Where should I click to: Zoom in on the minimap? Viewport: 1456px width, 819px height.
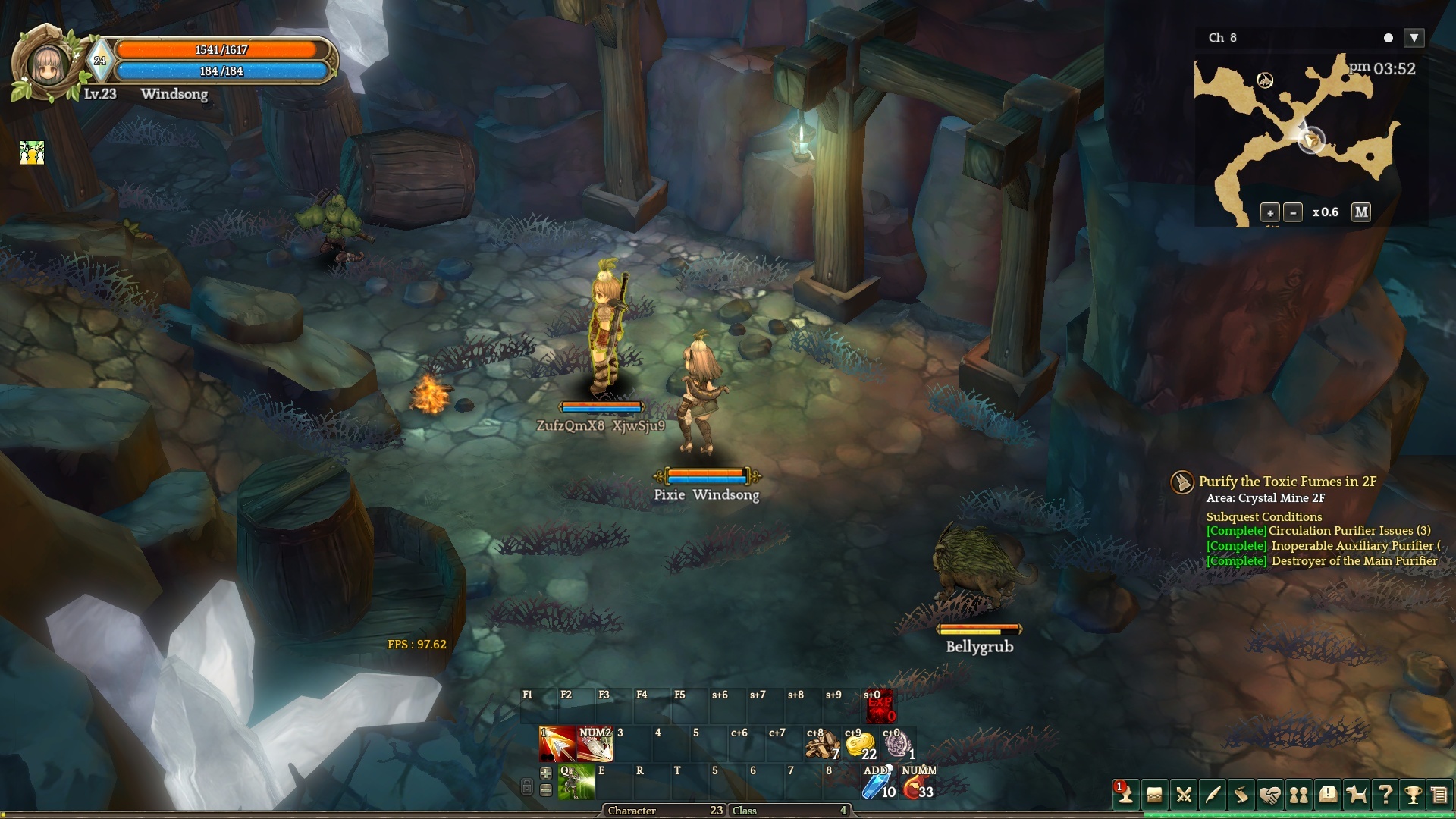tap(1270, 213)
